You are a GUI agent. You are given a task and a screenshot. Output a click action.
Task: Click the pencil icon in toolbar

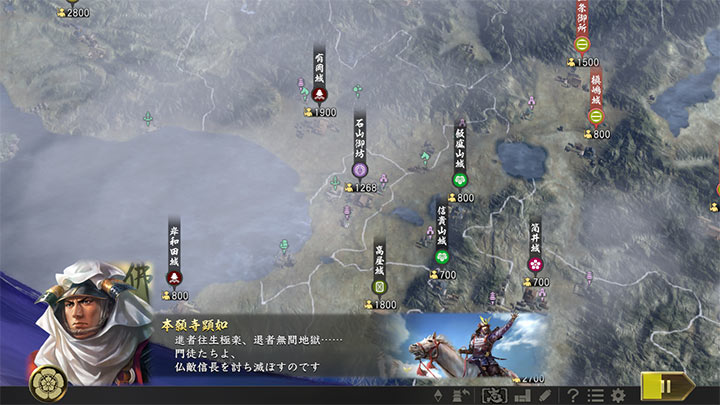click(x=544, y=395)
